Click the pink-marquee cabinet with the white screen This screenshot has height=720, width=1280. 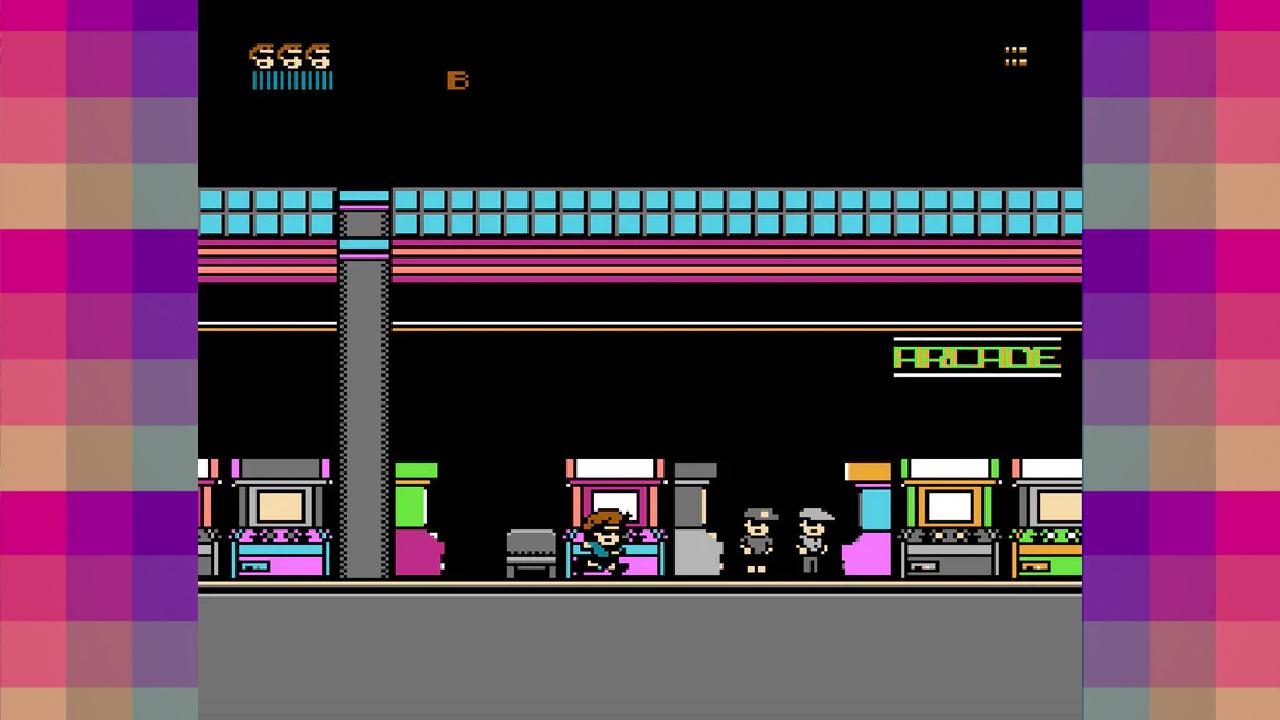pos(614,495)
